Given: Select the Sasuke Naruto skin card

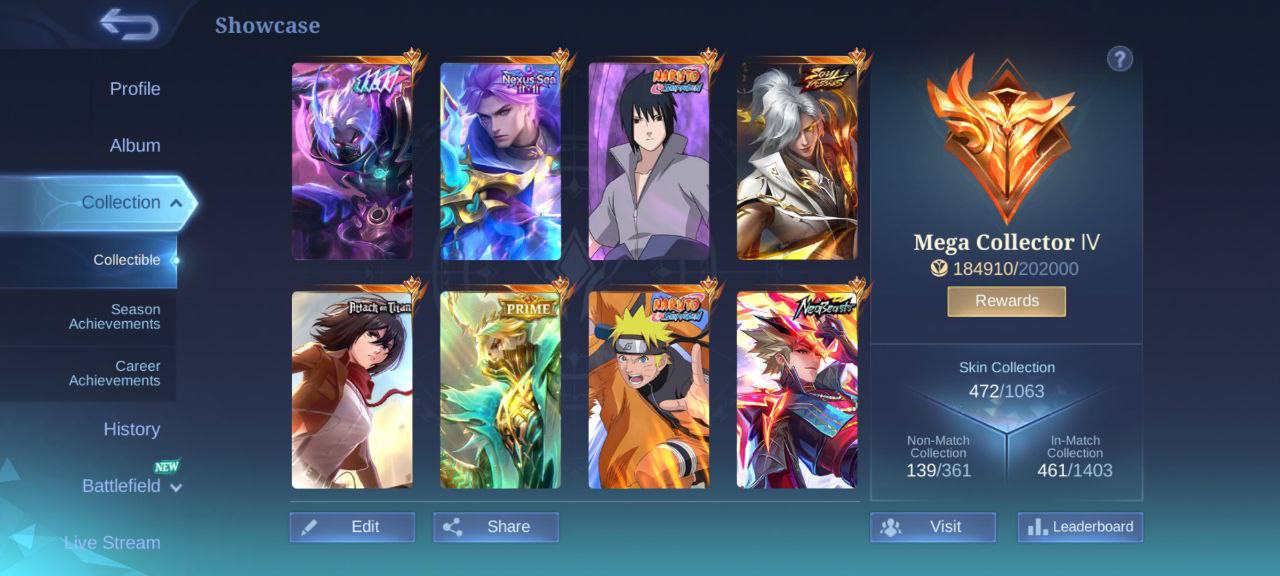Looking at the screenshot, I should click(649, 161).
